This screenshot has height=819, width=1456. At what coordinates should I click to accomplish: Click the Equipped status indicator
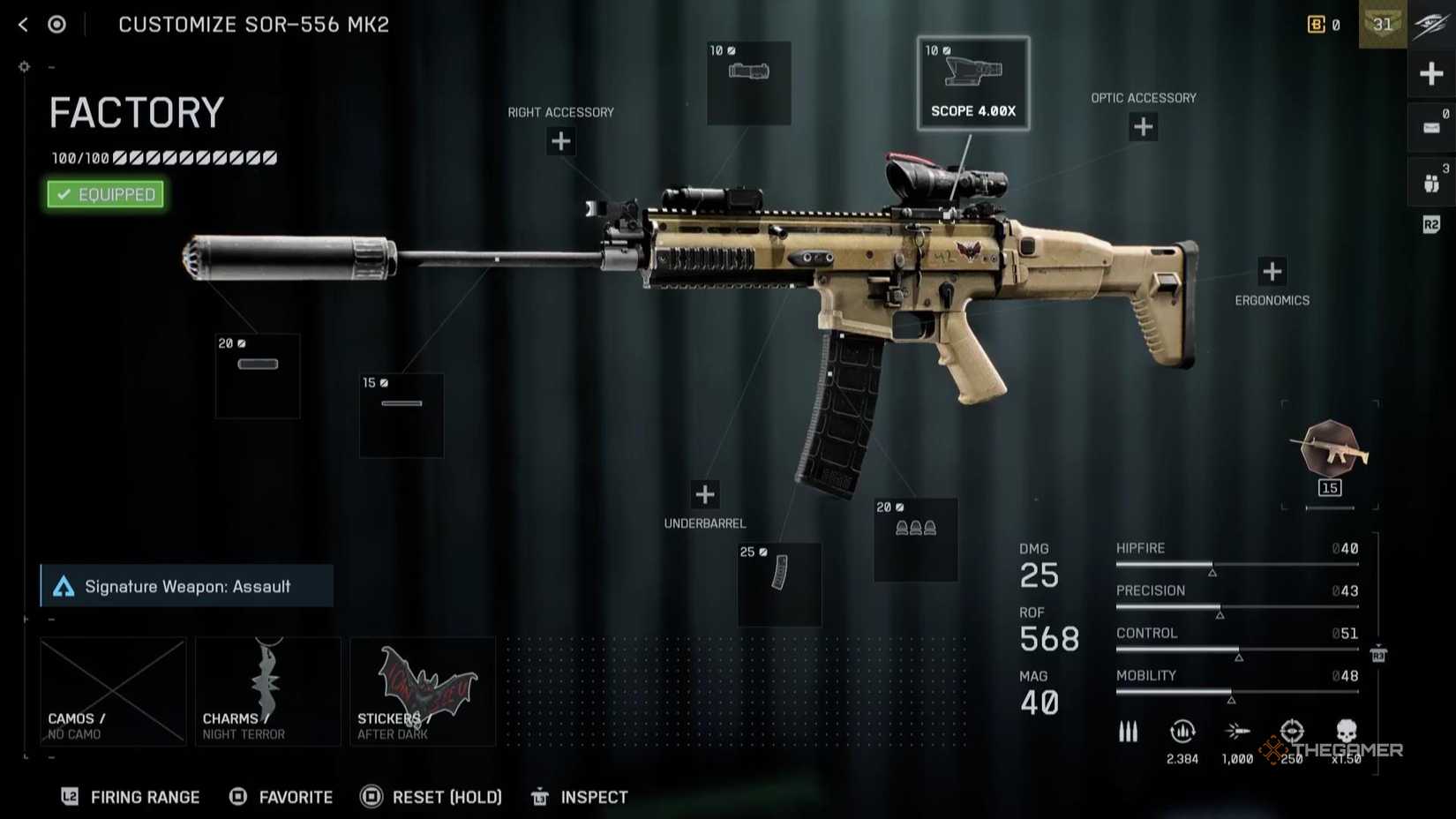click(x=105, y=194)
